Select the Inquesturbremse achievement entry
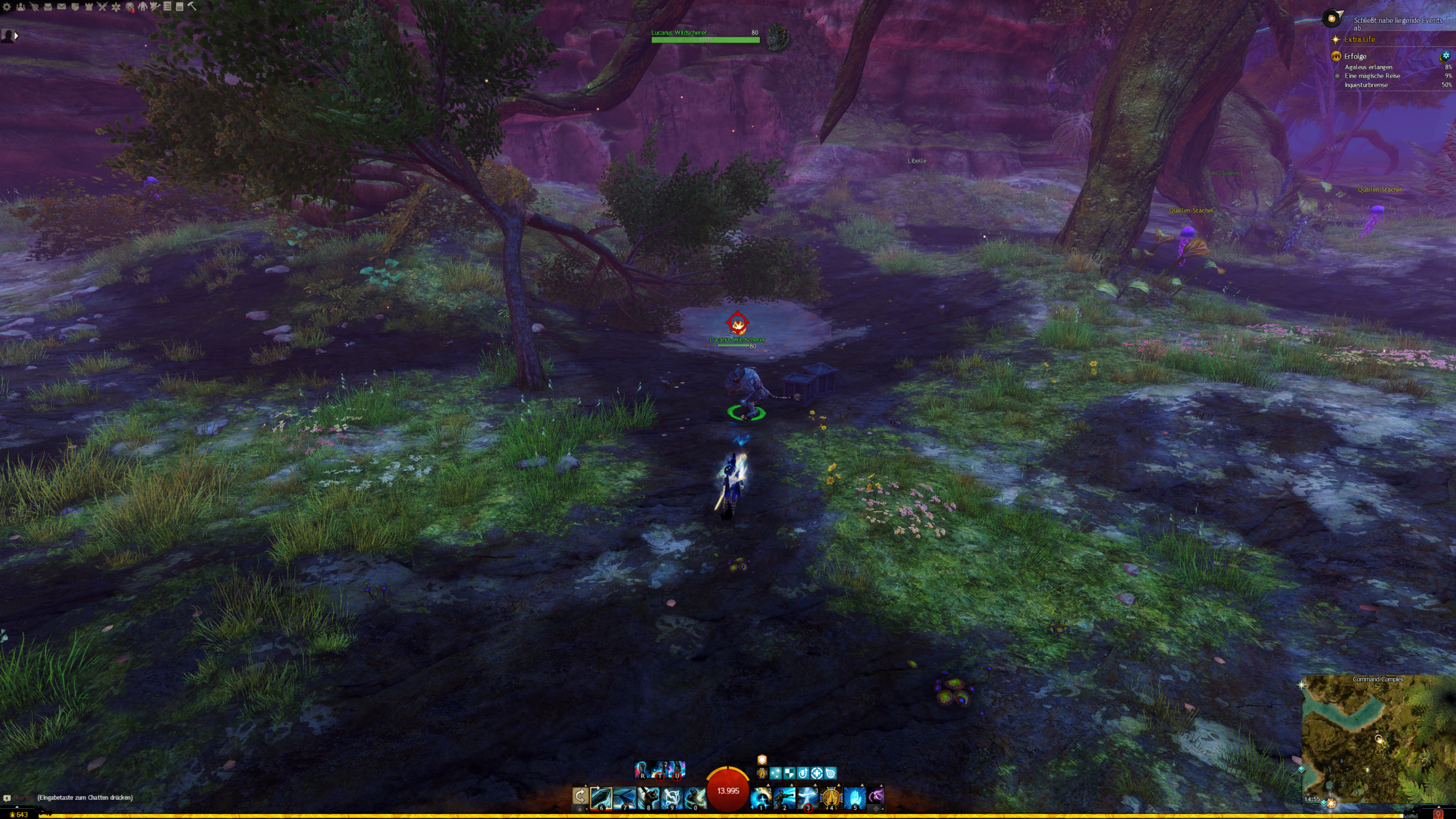 1366,85
